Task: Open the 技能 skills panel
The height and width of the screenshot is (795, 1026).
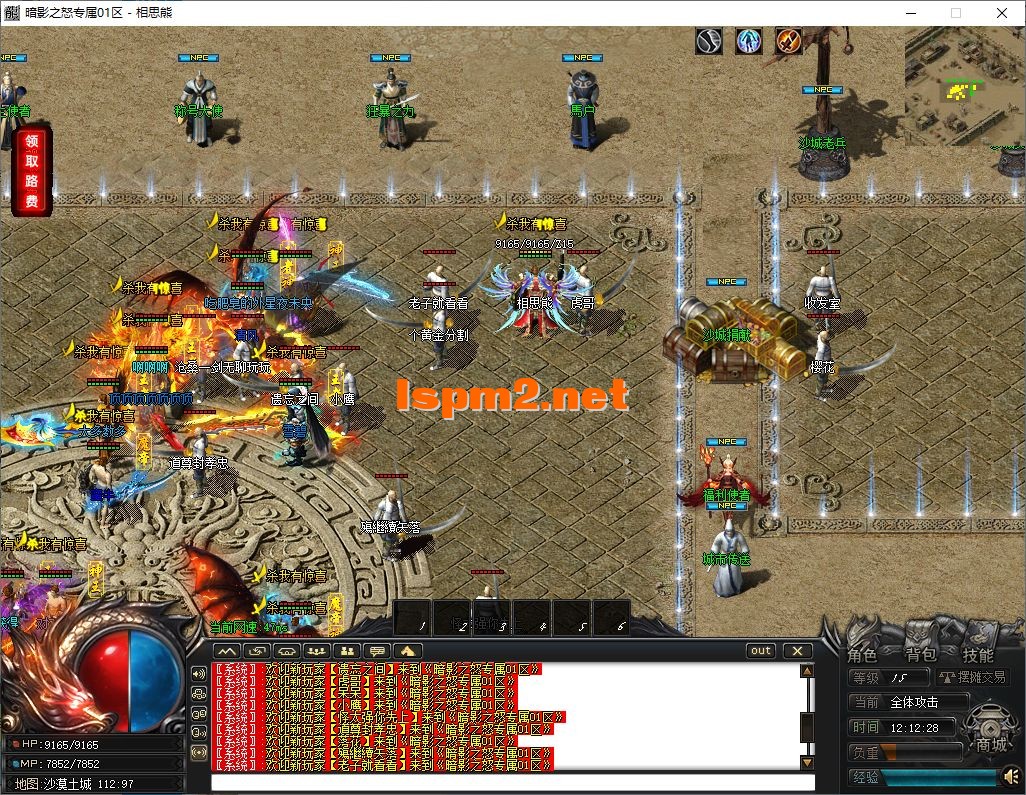Action: tap(977, 656)
